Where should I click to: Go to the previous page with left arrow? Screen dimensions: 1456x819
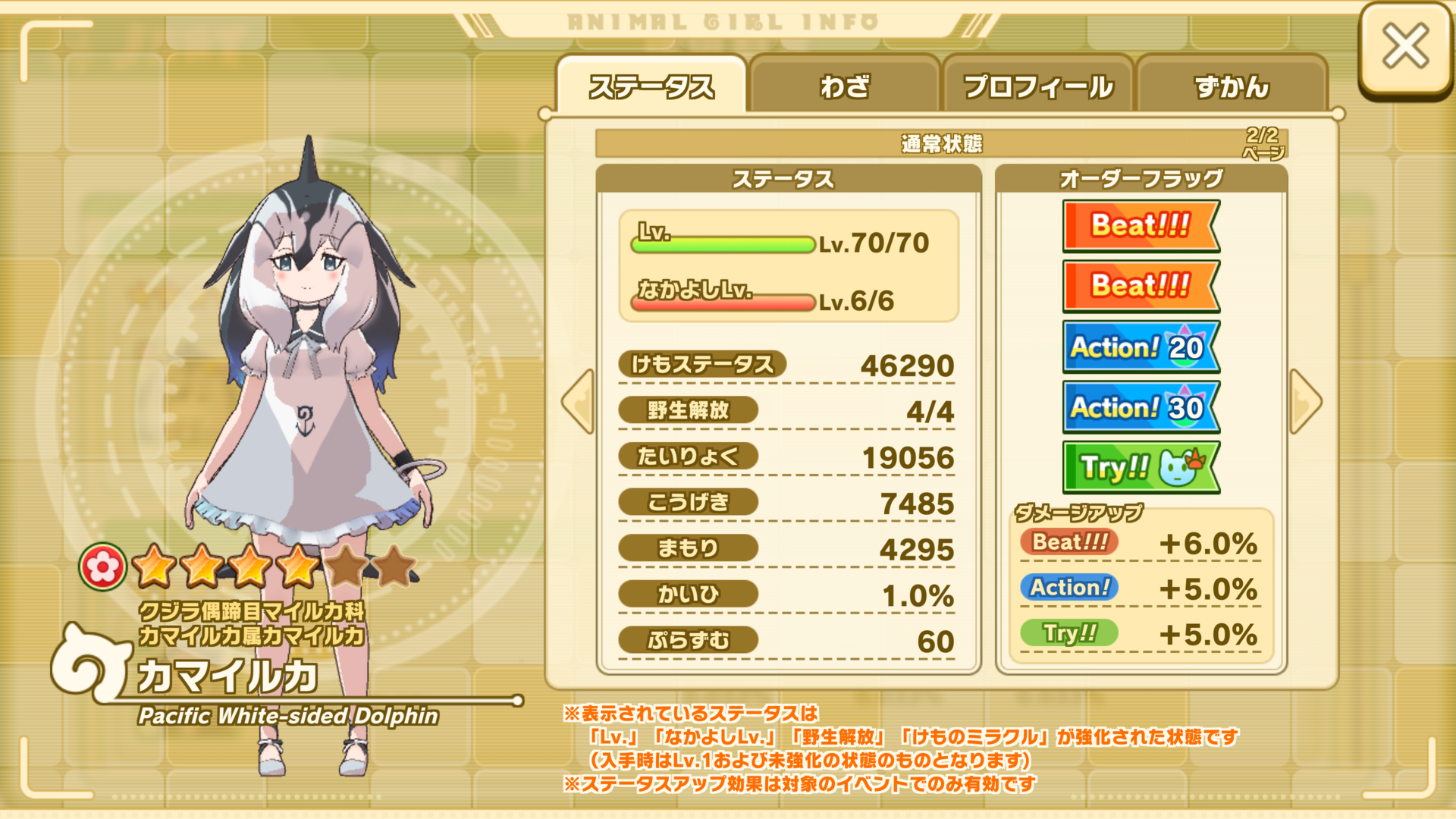click(x=579, y=402)
